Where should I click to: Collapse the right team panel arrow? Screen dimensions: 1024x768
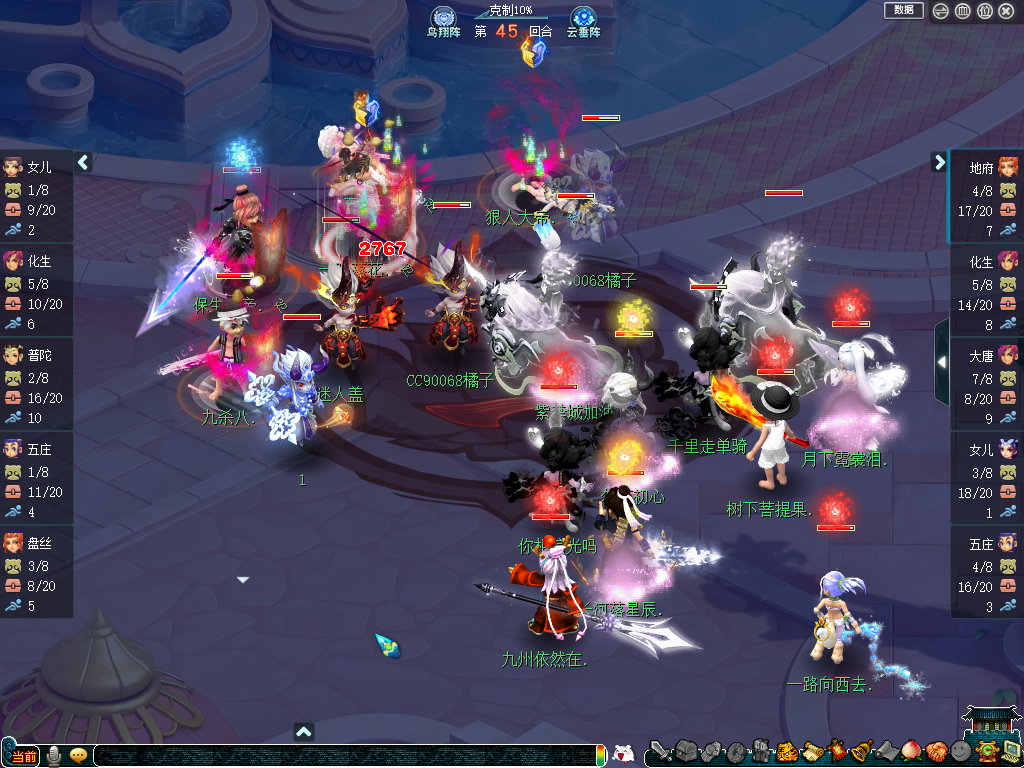click(939, 162)
